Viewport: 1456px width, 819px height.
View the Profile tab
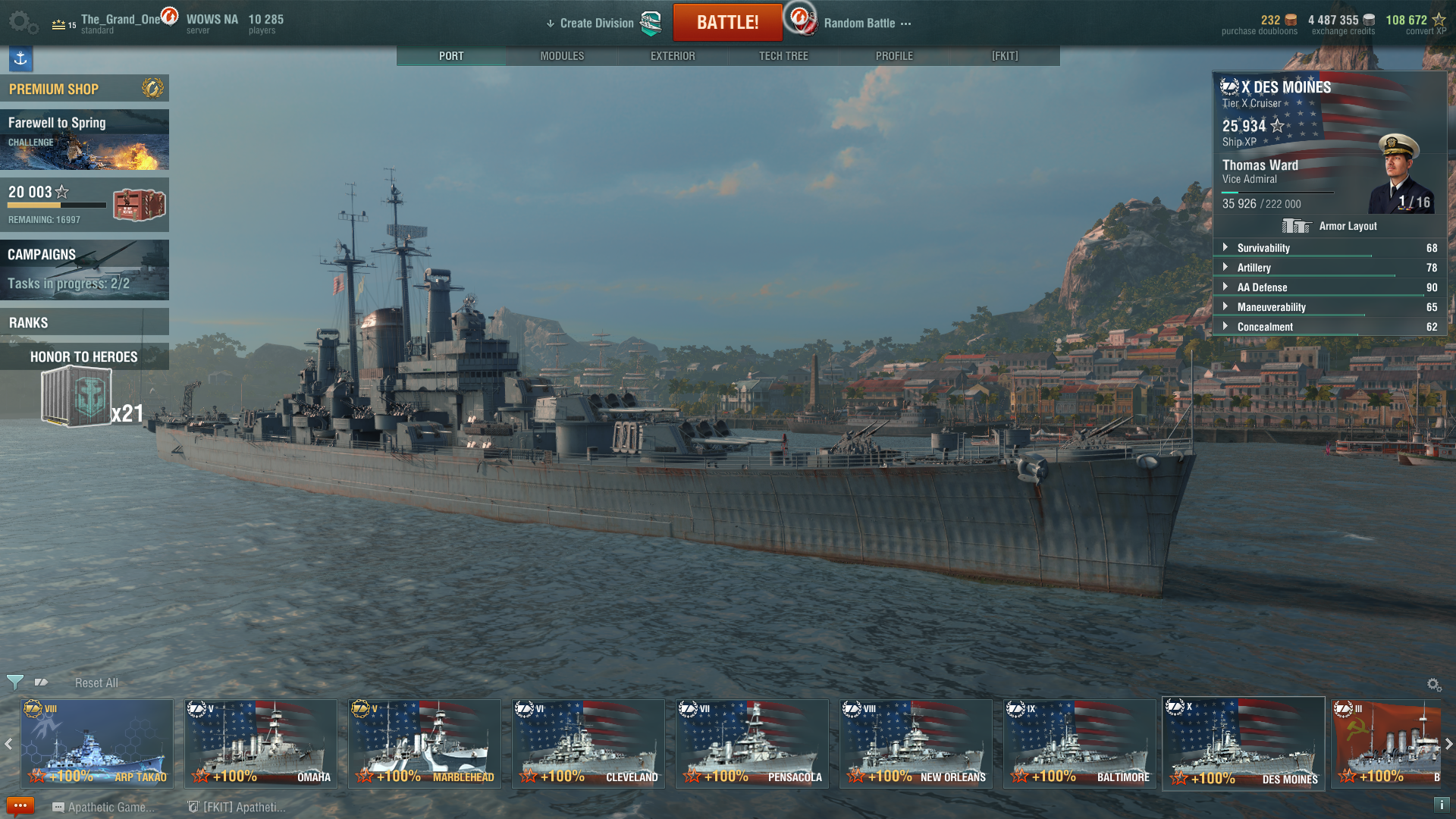pyautogui.click(x=894, y=56)
